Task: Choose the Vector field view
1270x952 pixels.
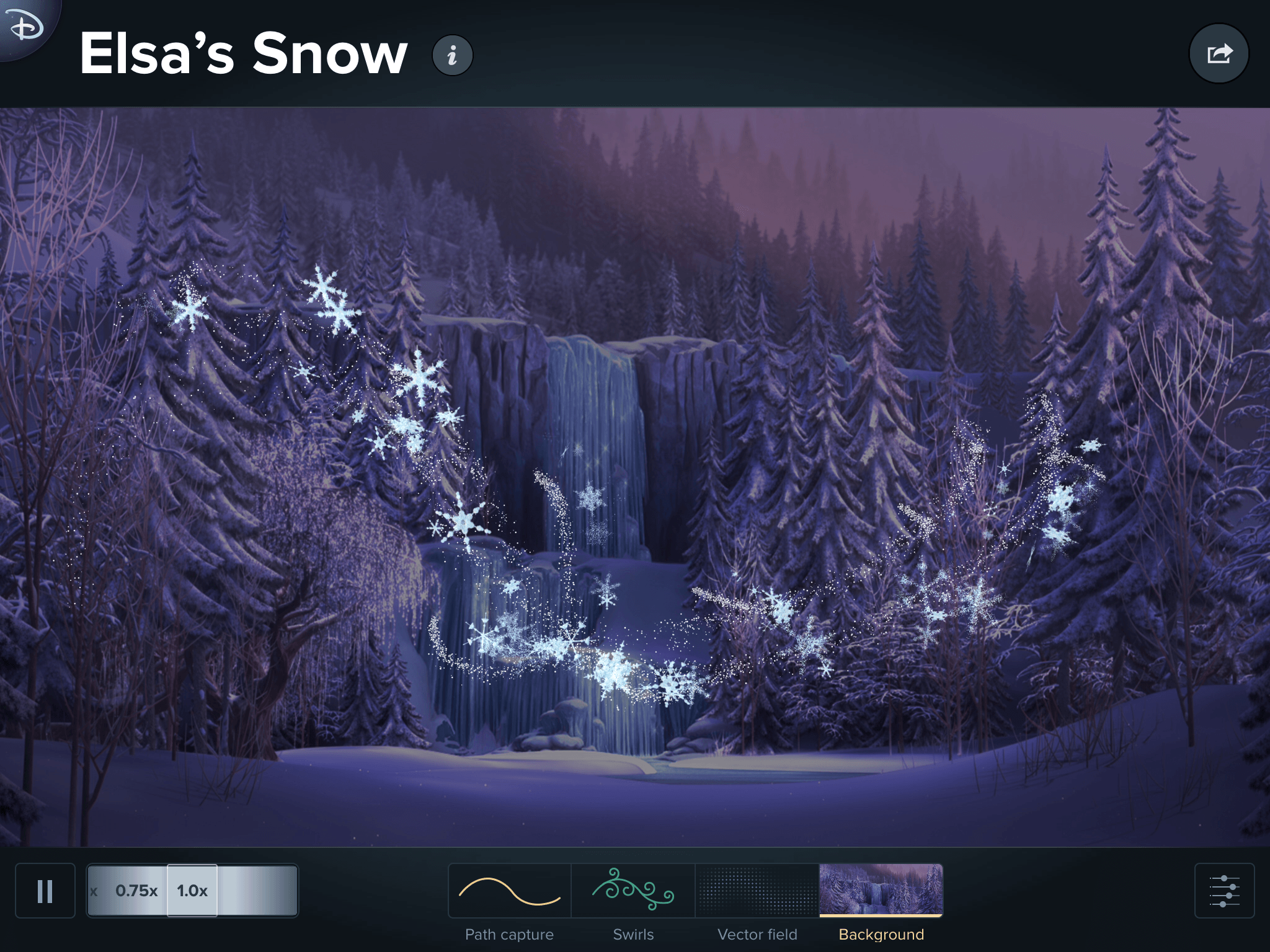Action: (757, 891)
